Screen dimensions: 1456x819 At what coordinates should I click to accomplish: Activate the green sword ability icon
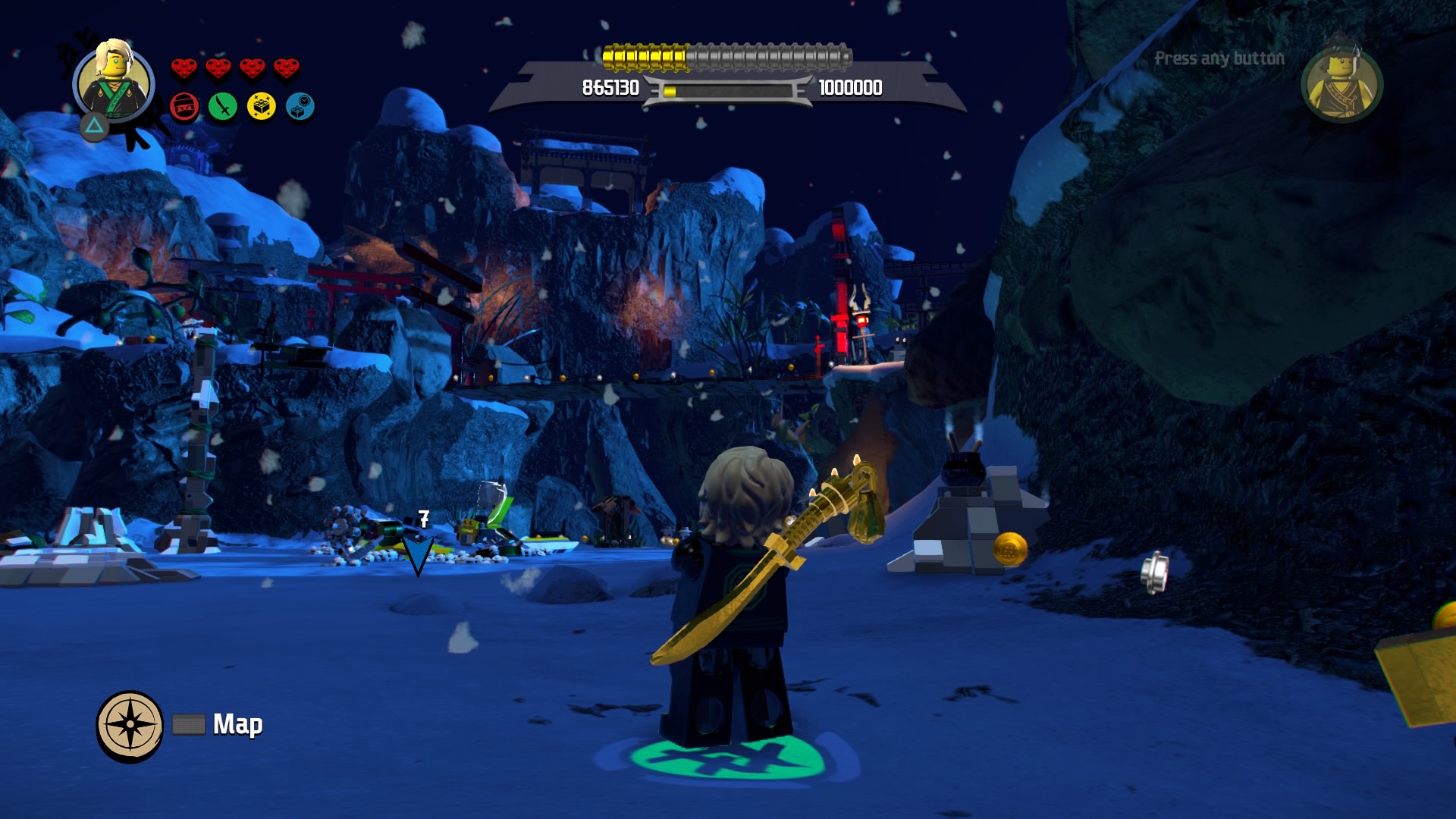tap(223, 107)
